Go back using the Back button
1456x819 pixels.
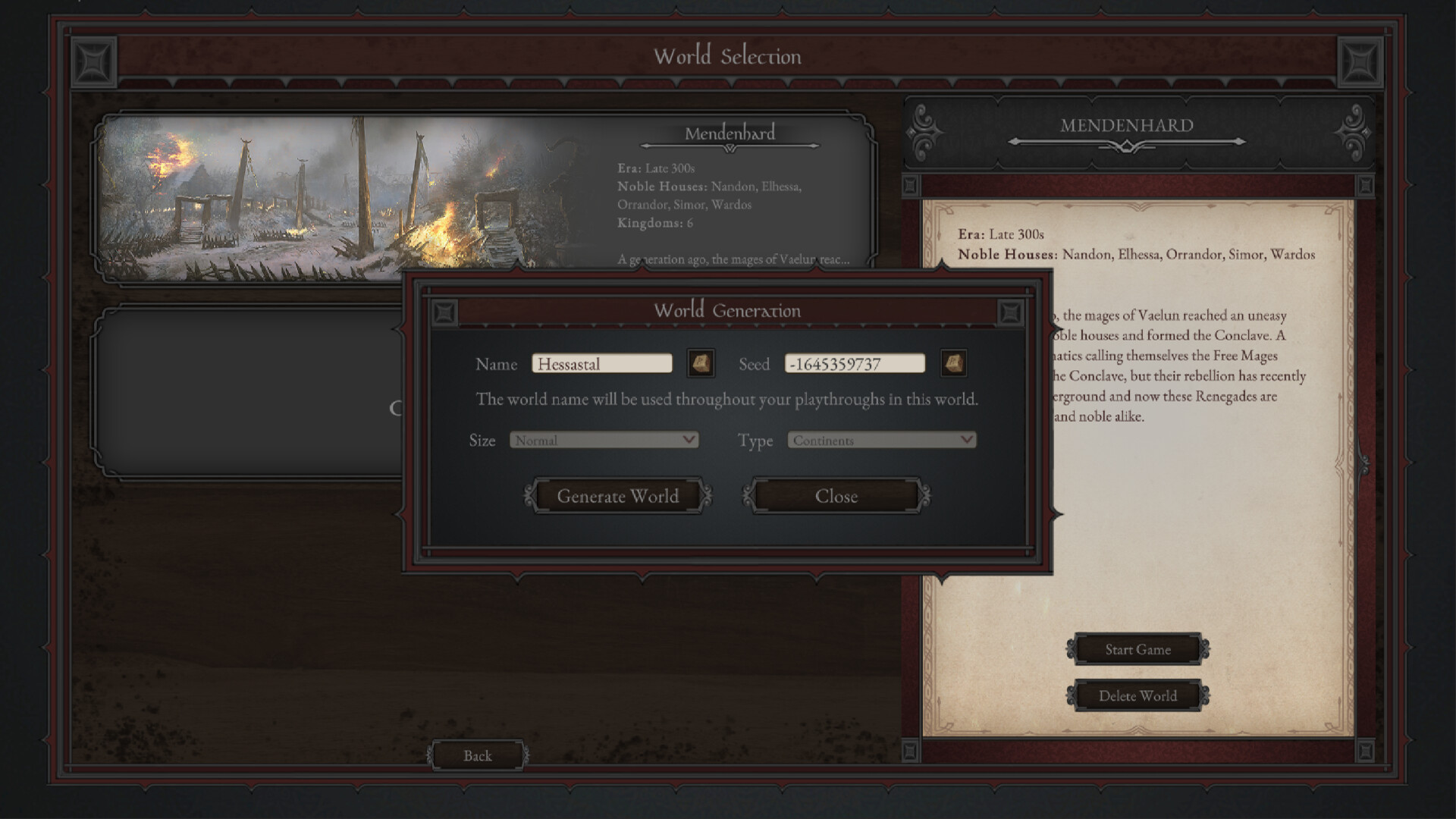pyautogui.click(x=476, y=755)
